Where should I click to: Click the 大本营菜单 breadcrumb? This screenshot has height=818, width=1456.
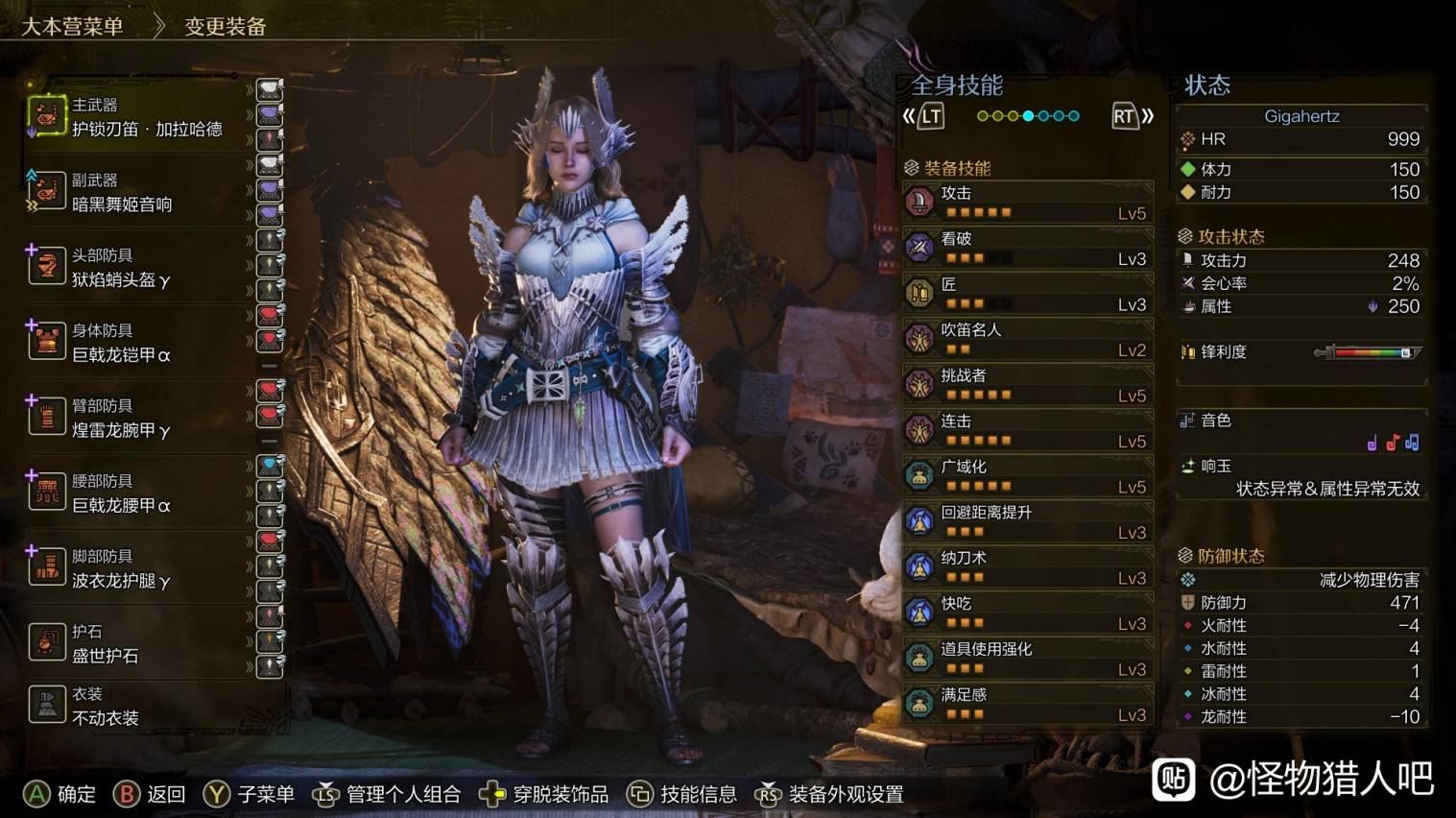click(x=72, y=26)
